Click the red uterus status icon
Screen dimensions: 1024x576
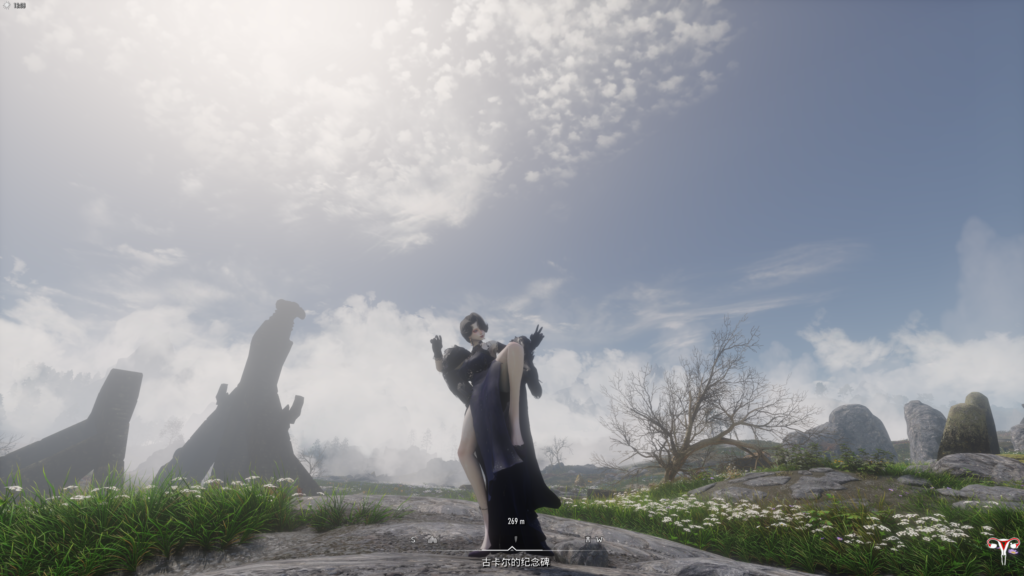tap(1001, 549)
